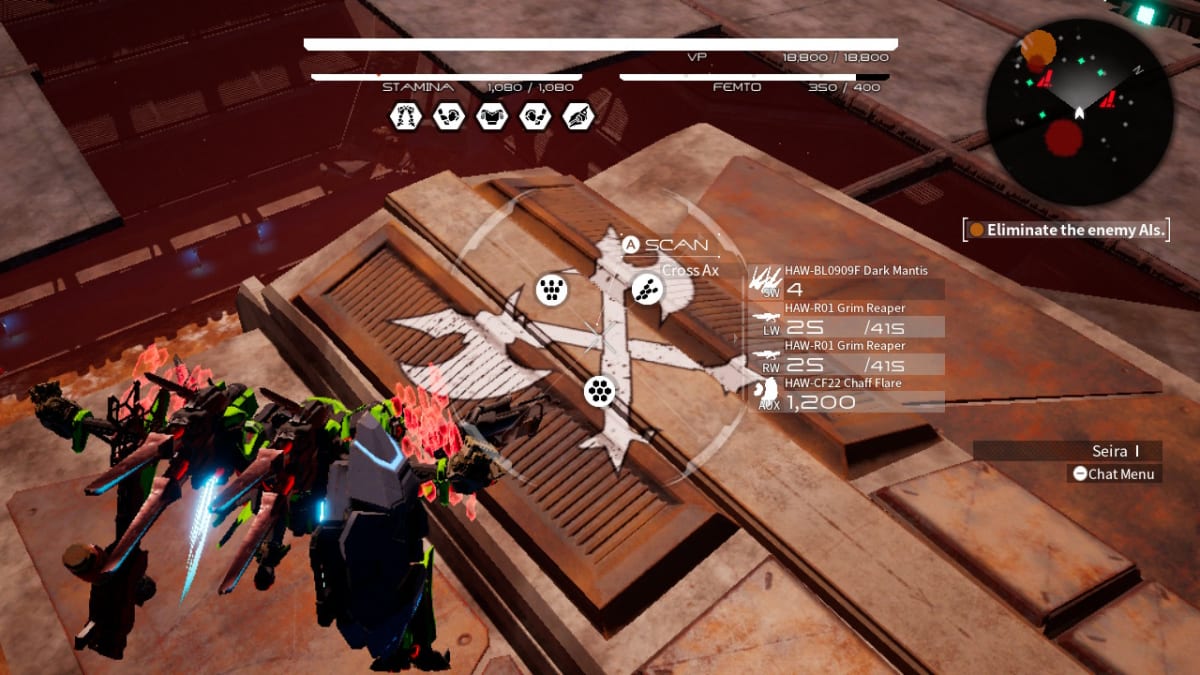The image size is (1200, 675).
Task: Click the Cross Ax scan target label
Action: [690, 270]
